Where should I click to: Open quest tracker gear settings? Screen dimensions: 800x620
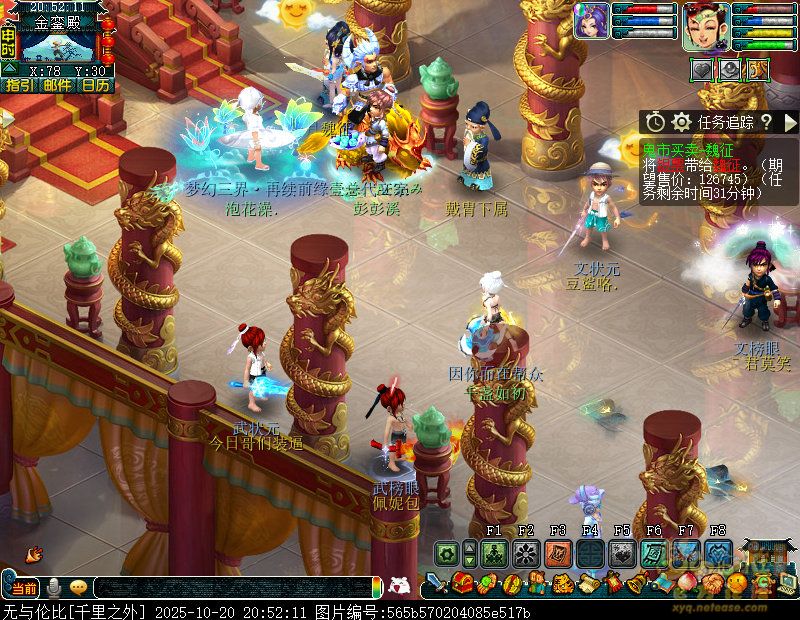[x=682, y=122]
